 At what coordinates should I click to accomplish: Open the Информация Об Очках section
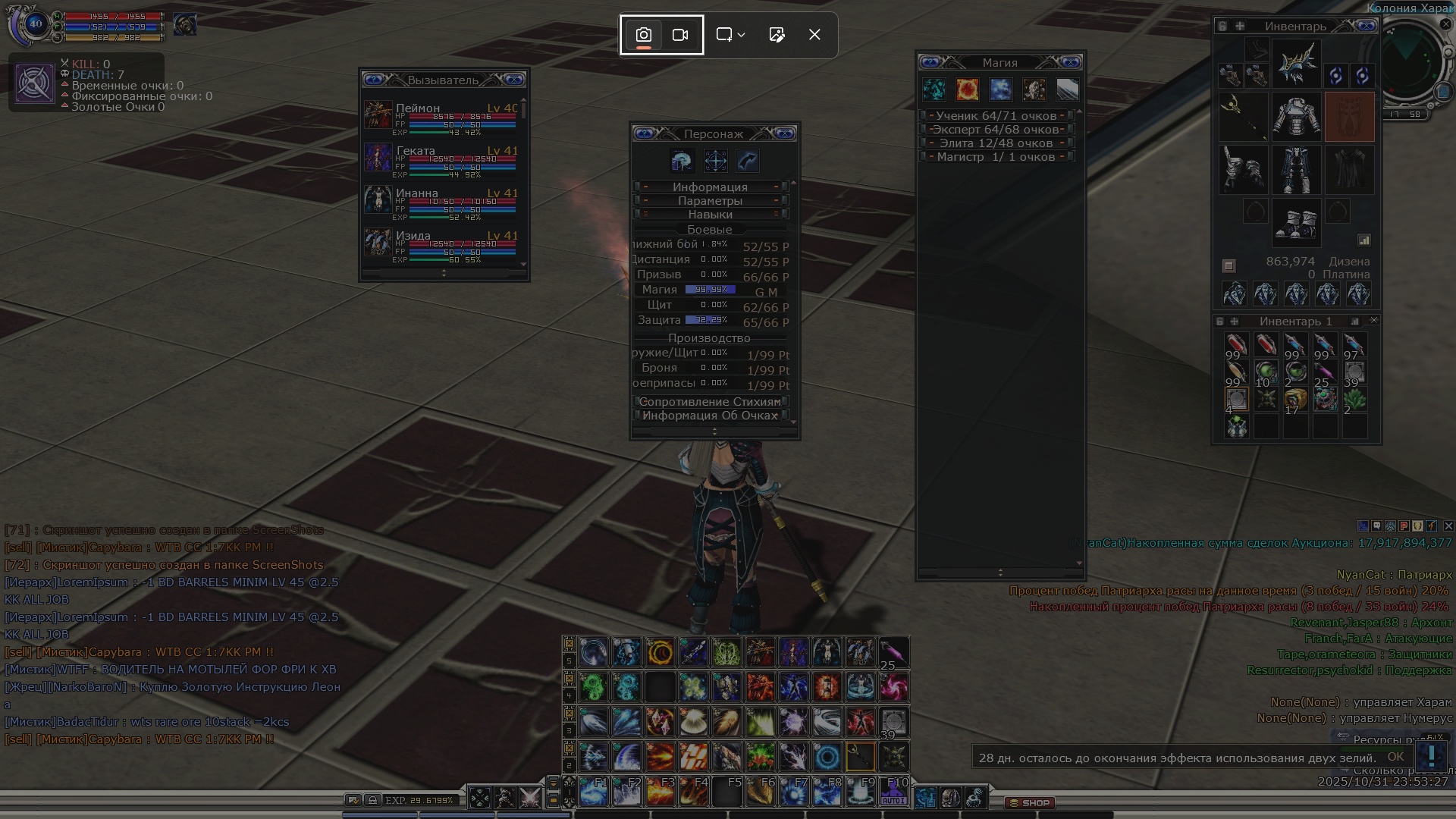(x=711, y=416)
